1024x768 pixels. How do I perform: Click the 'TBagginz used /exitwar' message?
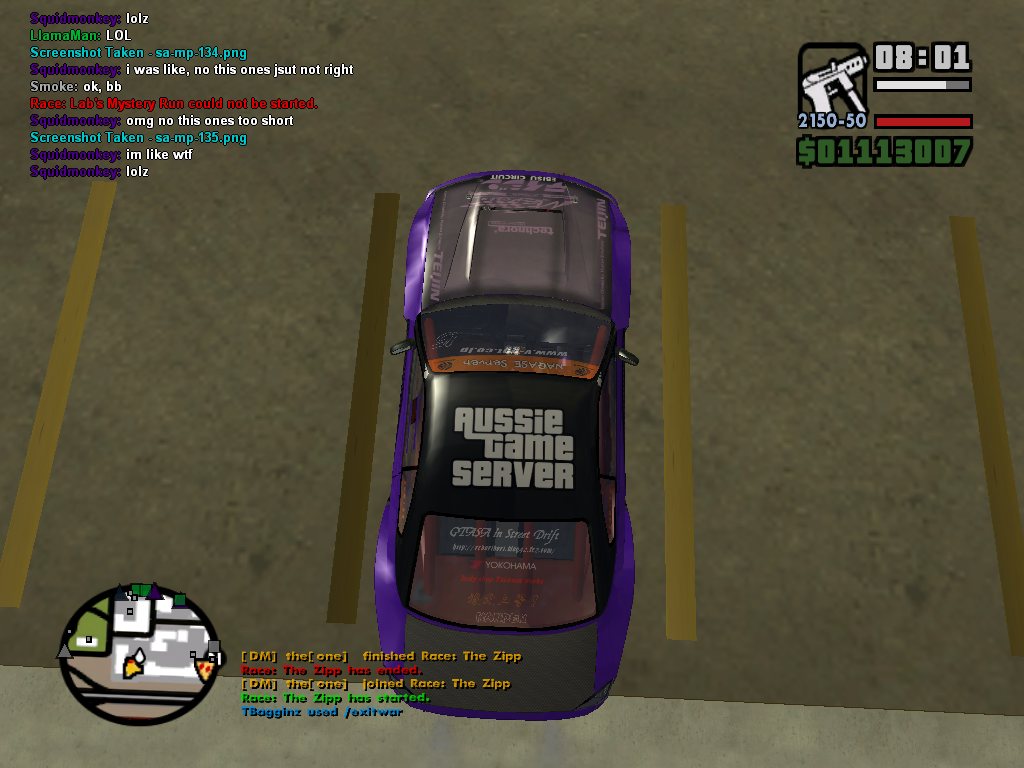point(321,711)
